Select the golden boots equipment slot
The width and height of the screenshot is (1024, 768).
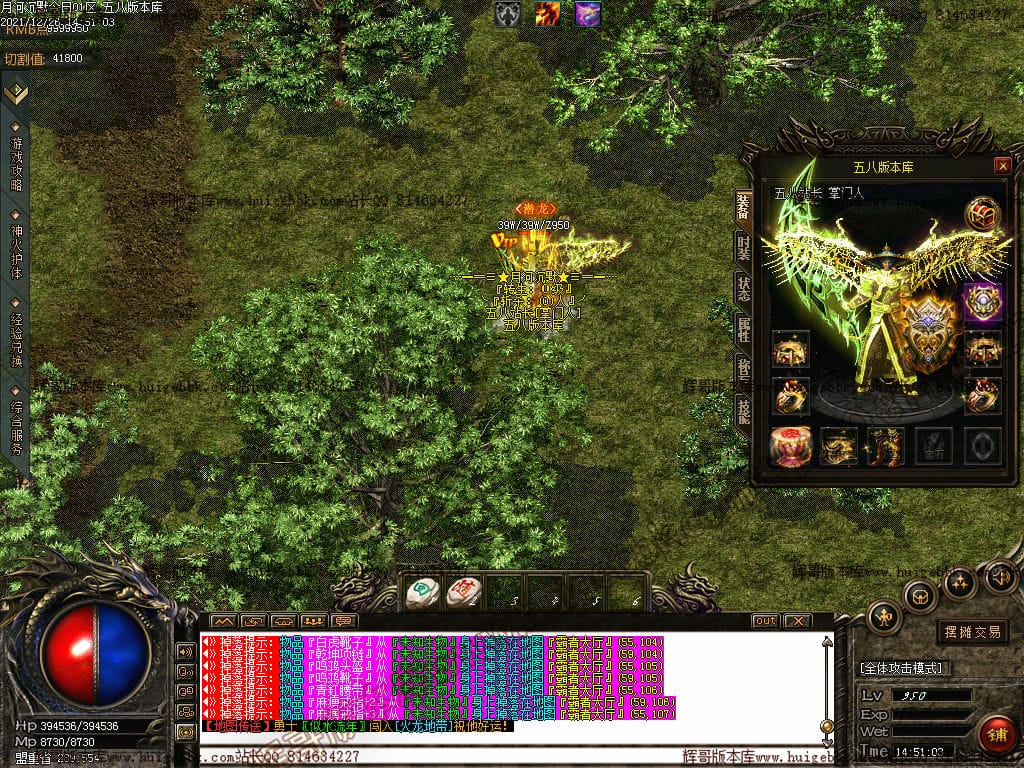886,446
